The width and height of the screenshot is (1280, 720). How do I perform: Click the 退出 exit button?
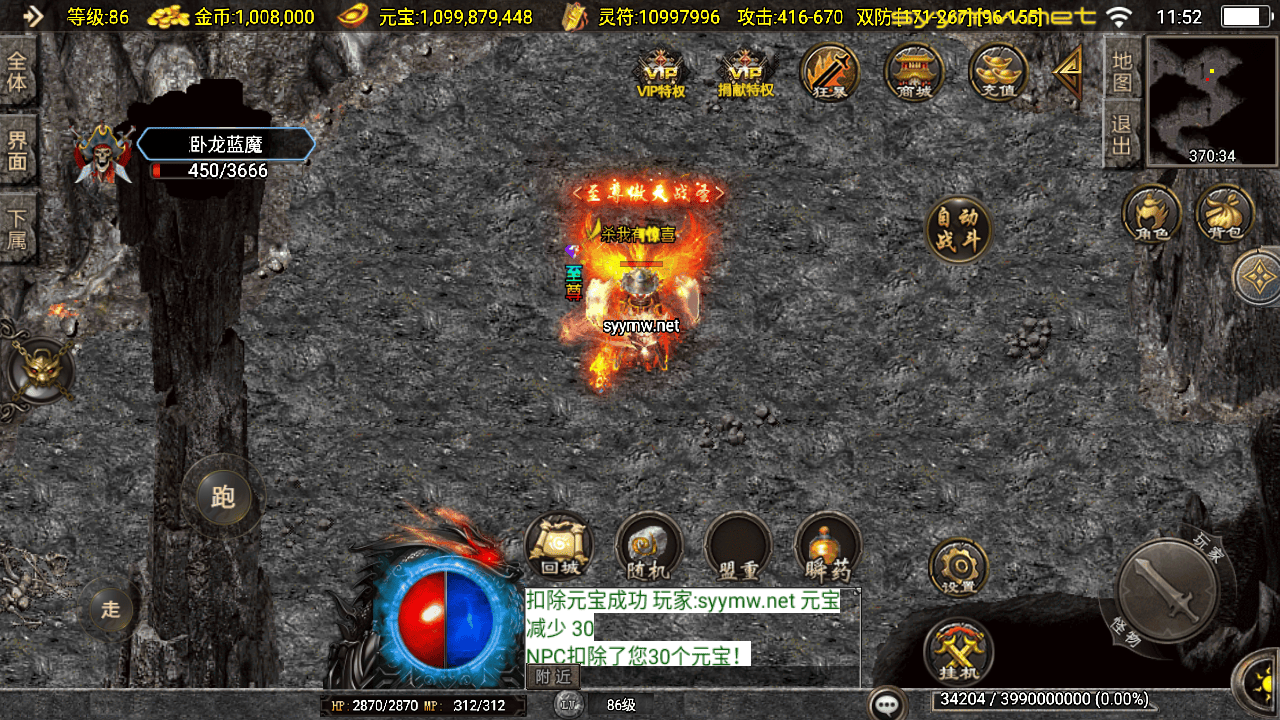1122,136
